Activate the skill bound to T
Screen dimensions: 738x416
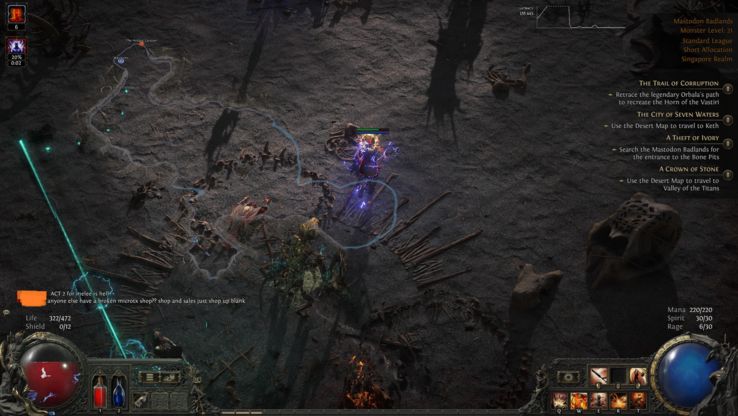point(637,400)
